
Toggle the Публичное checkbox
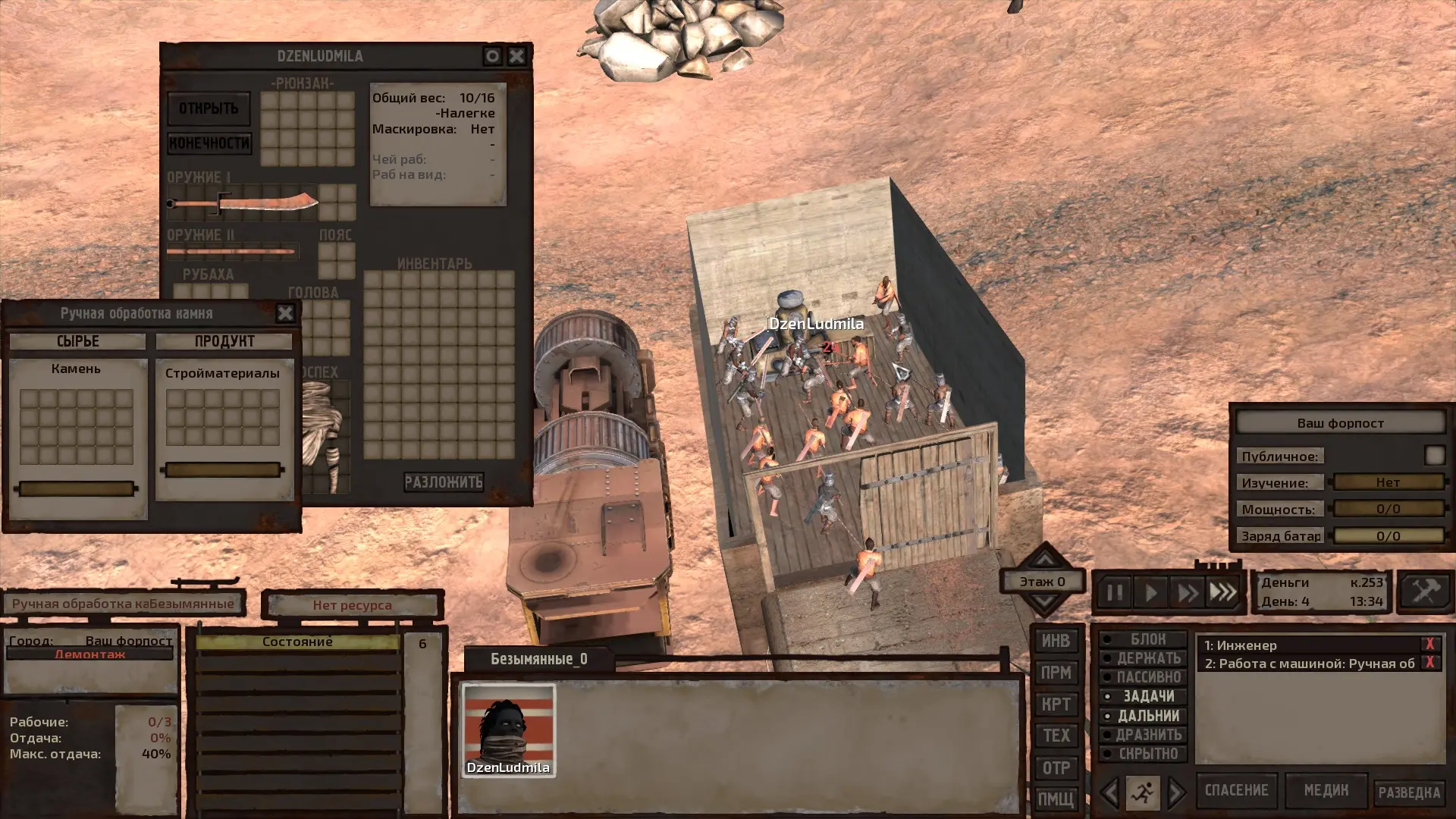[1434, 455]
